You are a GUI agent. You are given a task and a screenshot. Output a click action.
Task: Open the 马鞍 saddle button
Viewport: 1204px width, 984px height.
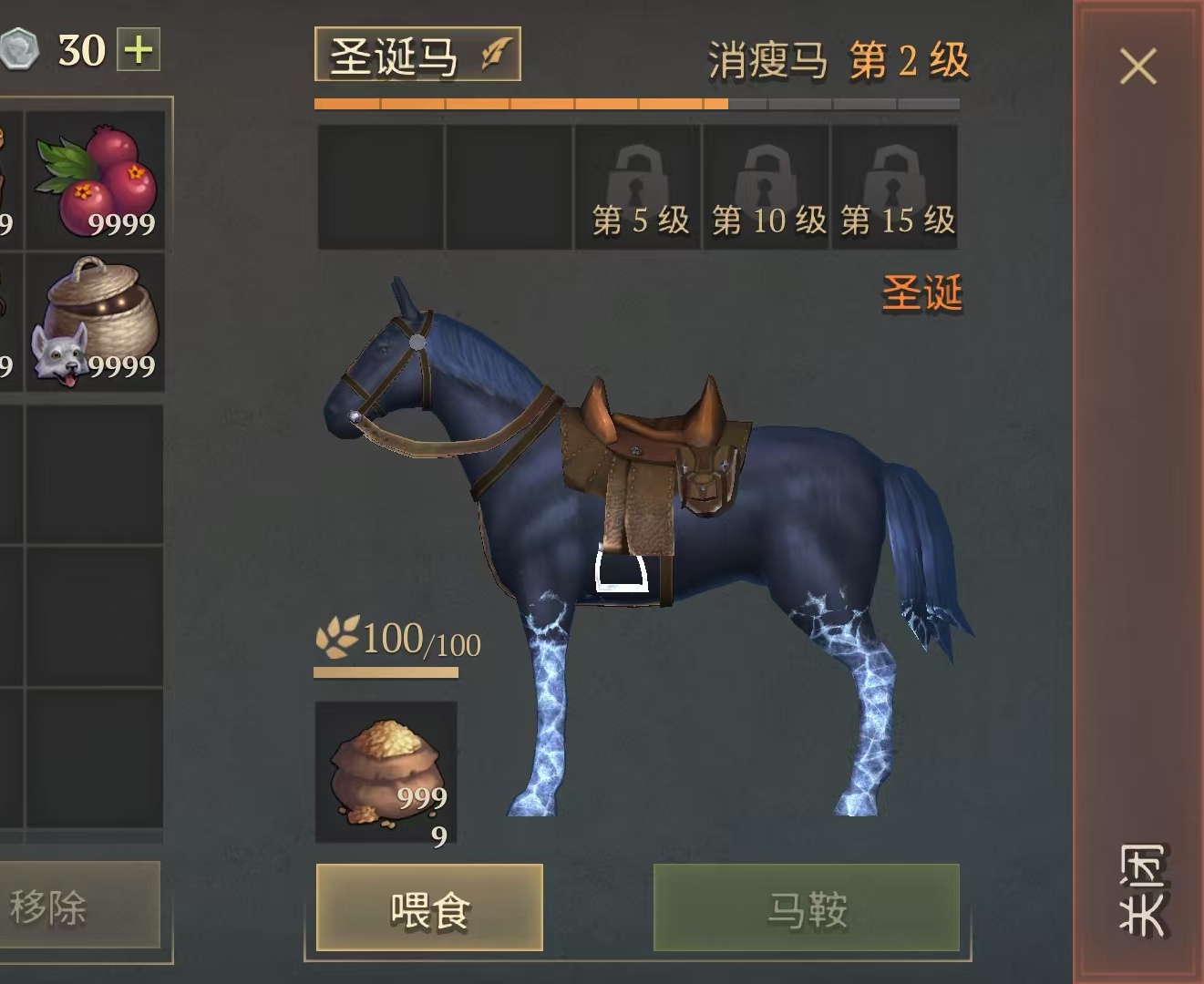point(807,908)
